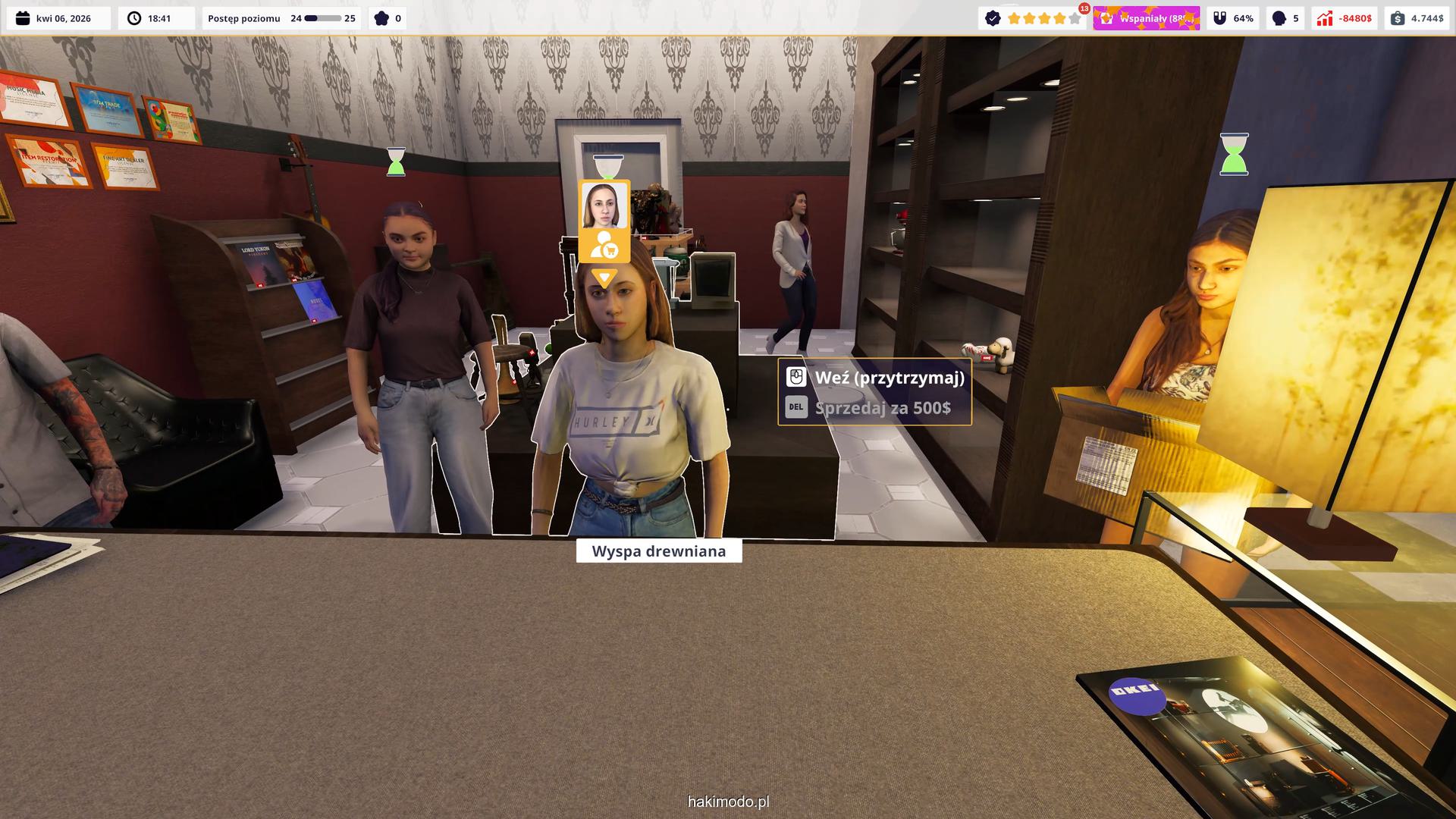The image size is (1456, 819).
Task: Click the customer shopping cart icon
Action: [x=604, y=246]
